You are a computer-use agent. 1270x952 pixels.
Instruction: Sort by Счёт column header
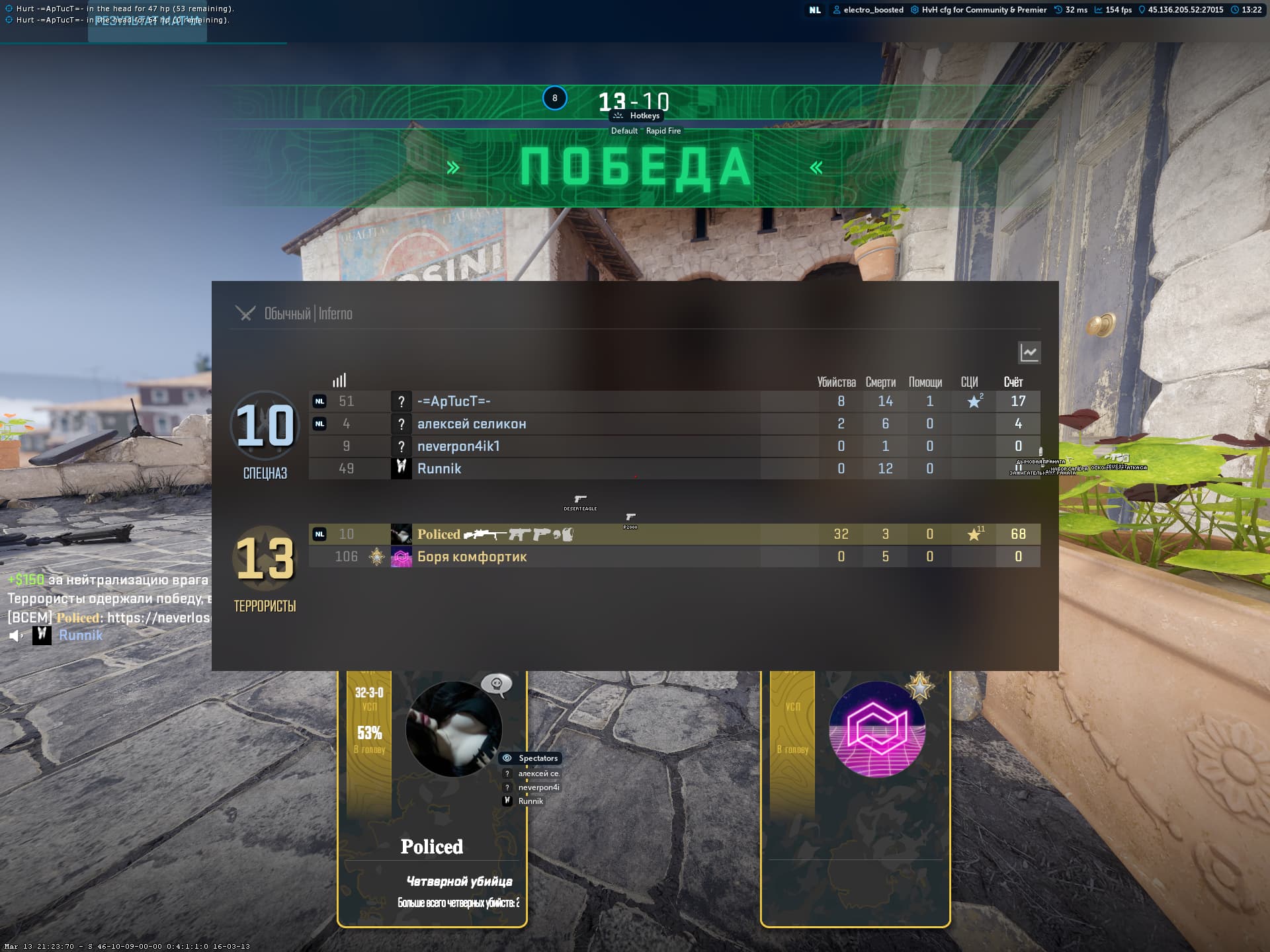pyautogui.click(x=1013, y=382)
